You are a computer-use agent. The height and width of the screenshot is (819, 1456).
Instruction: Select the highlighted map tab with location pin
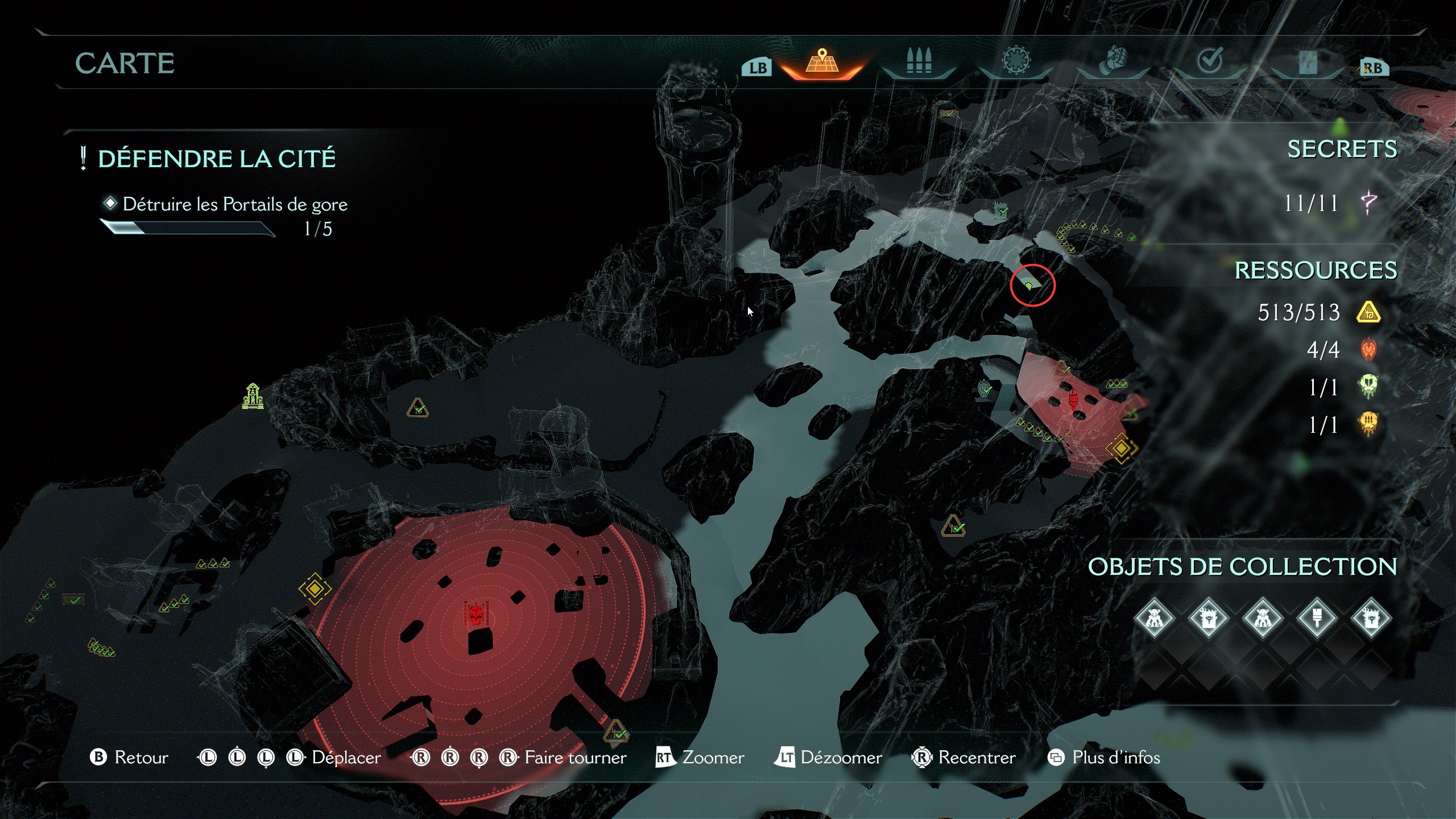(822, 61)
